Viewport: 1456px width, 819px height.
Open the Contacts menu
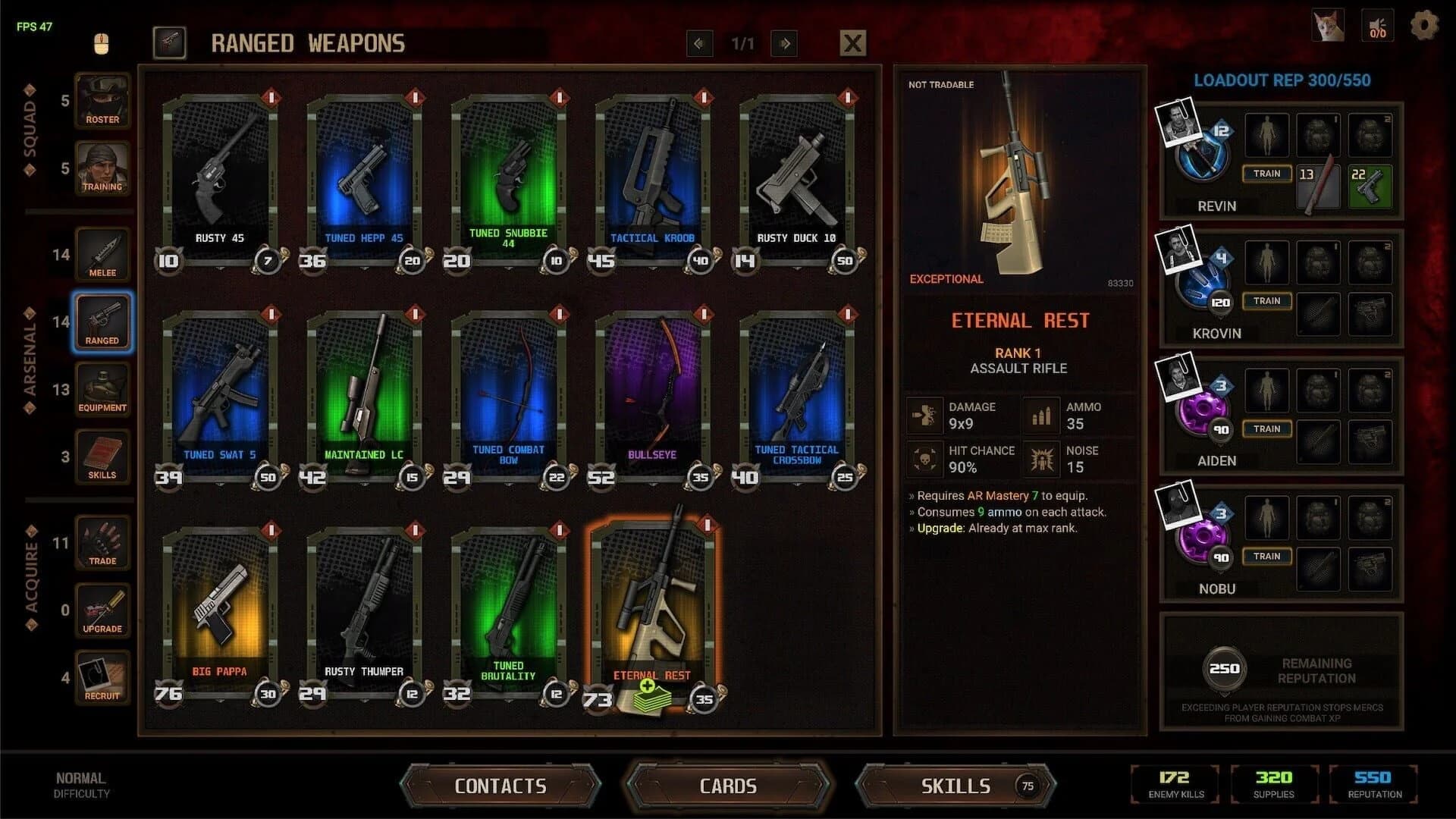pos(500,786)
